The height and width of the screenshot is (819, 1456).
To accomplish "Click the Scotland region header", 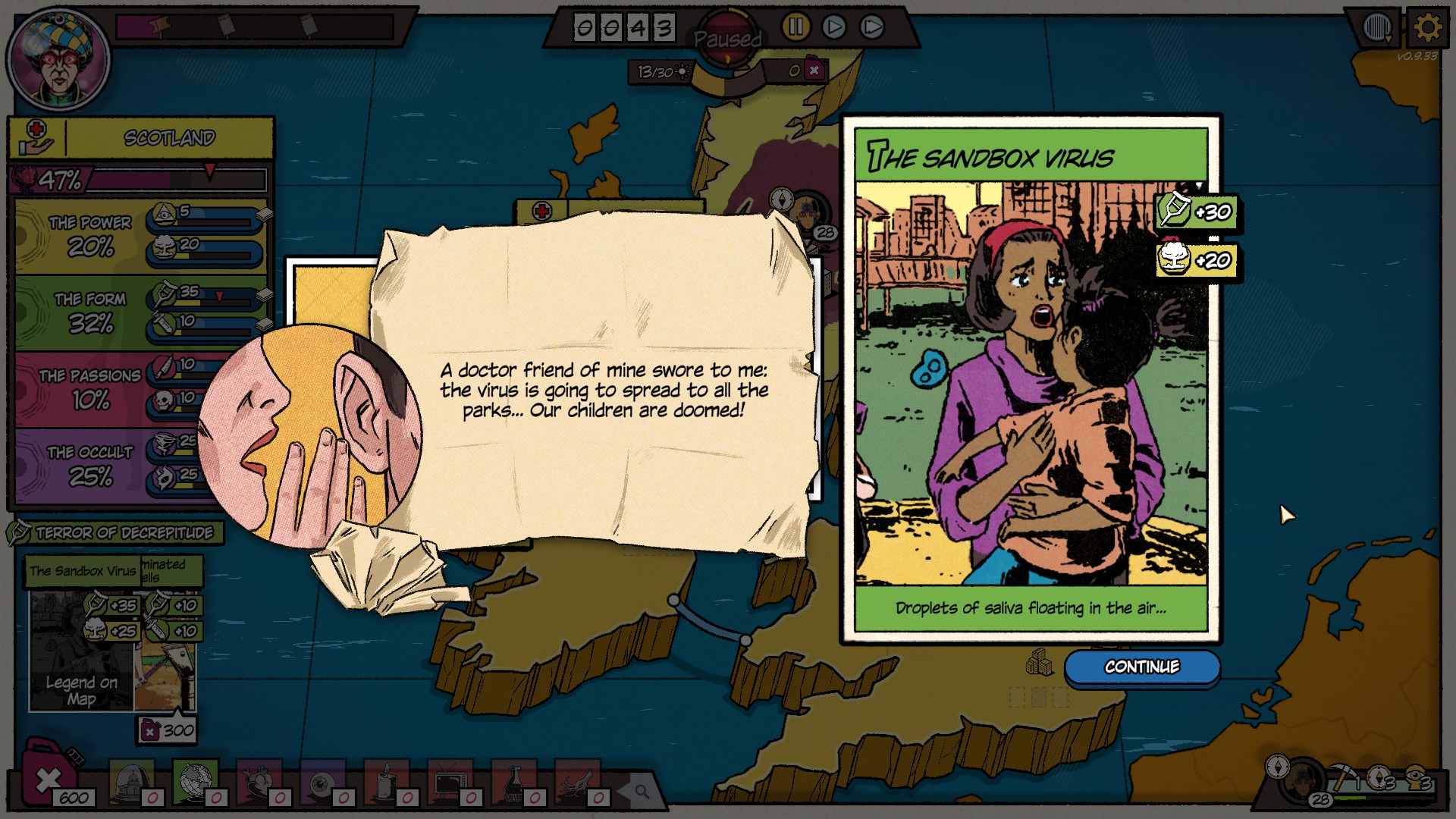I will point(169,138).
